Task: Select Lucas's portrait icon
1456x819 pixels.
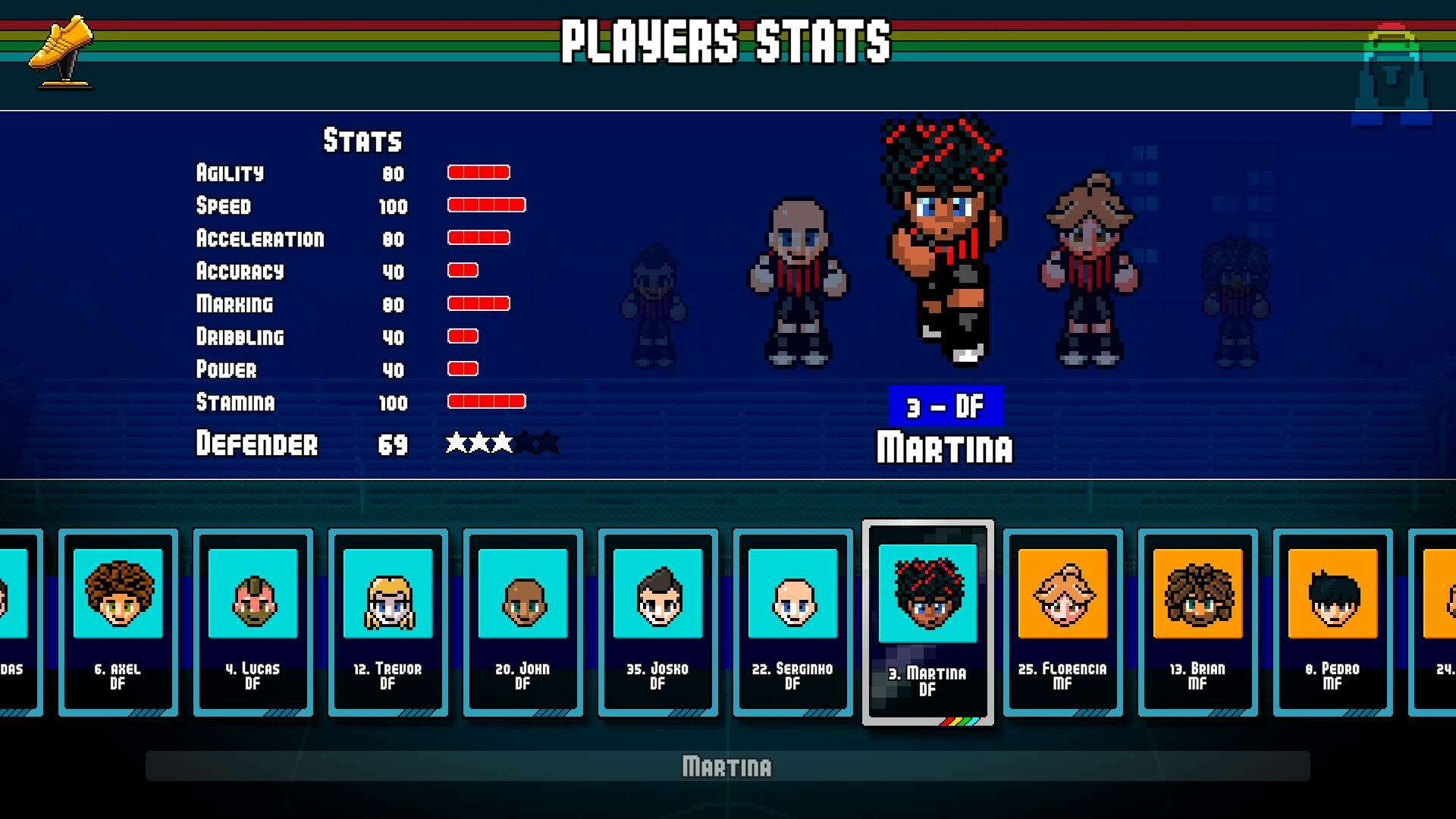Action: pyautogui.click(x=253, y=595)
